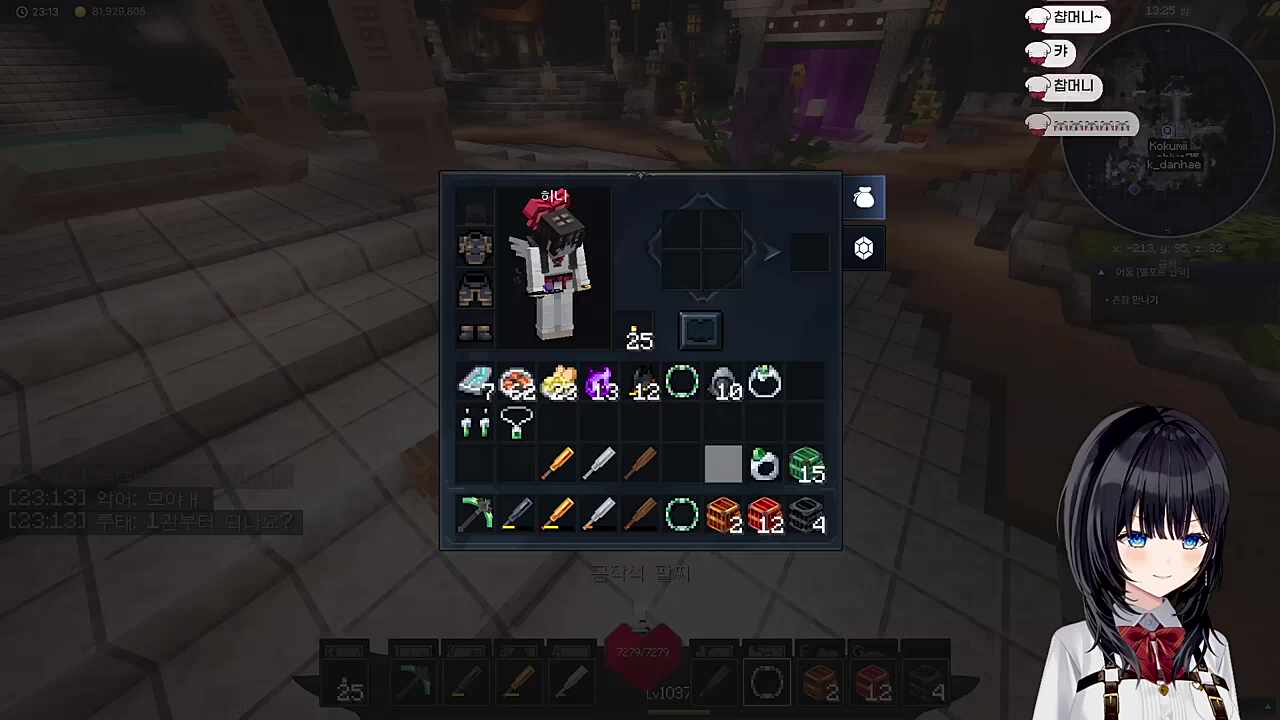The height and width of the screenshot is (720, 1280).
Task: Select the gray helmet stack of 10
Action: pos(723,383)
